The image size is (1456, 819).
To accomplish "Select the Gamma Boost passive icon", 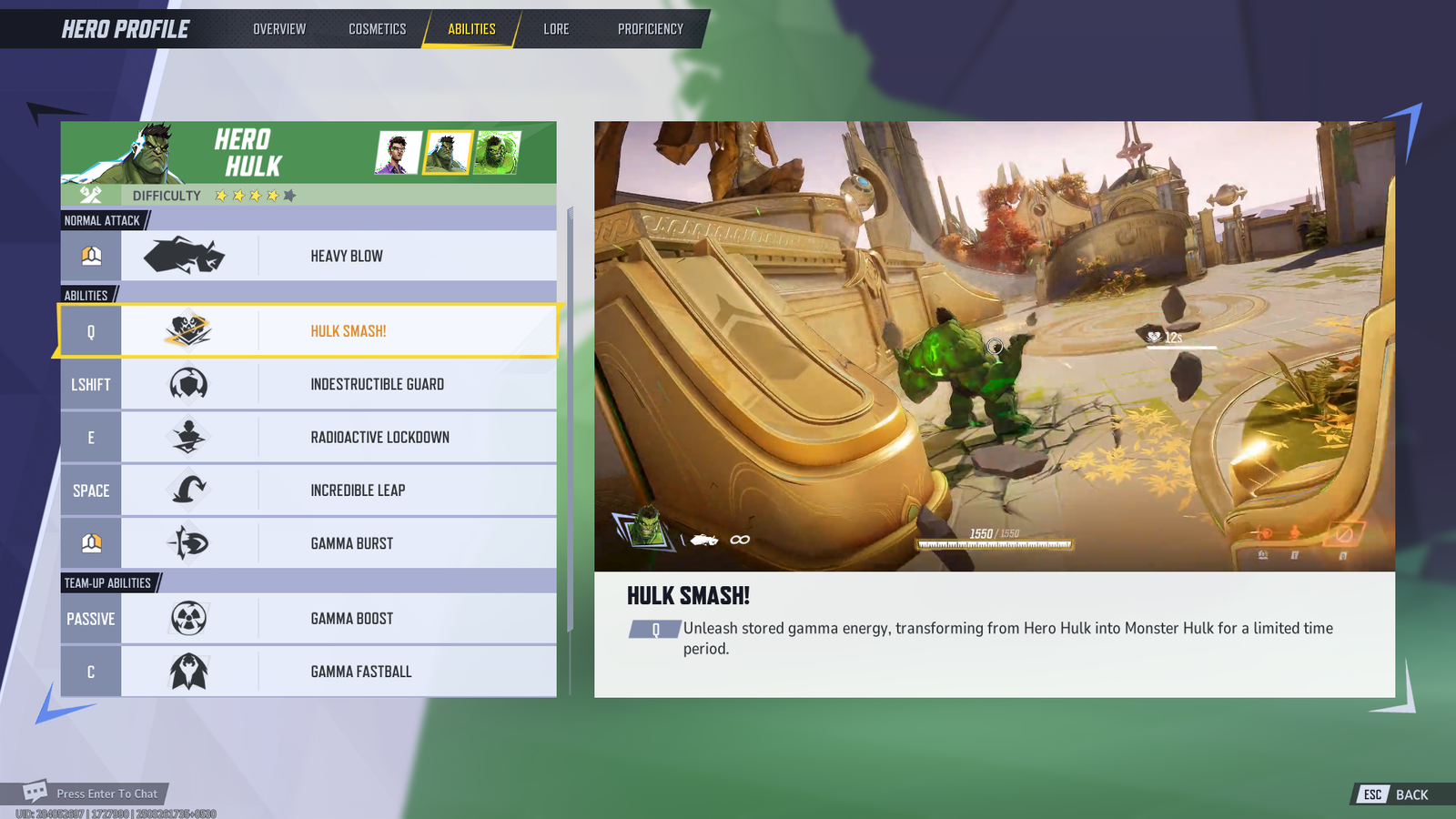I will coord(187,618).
